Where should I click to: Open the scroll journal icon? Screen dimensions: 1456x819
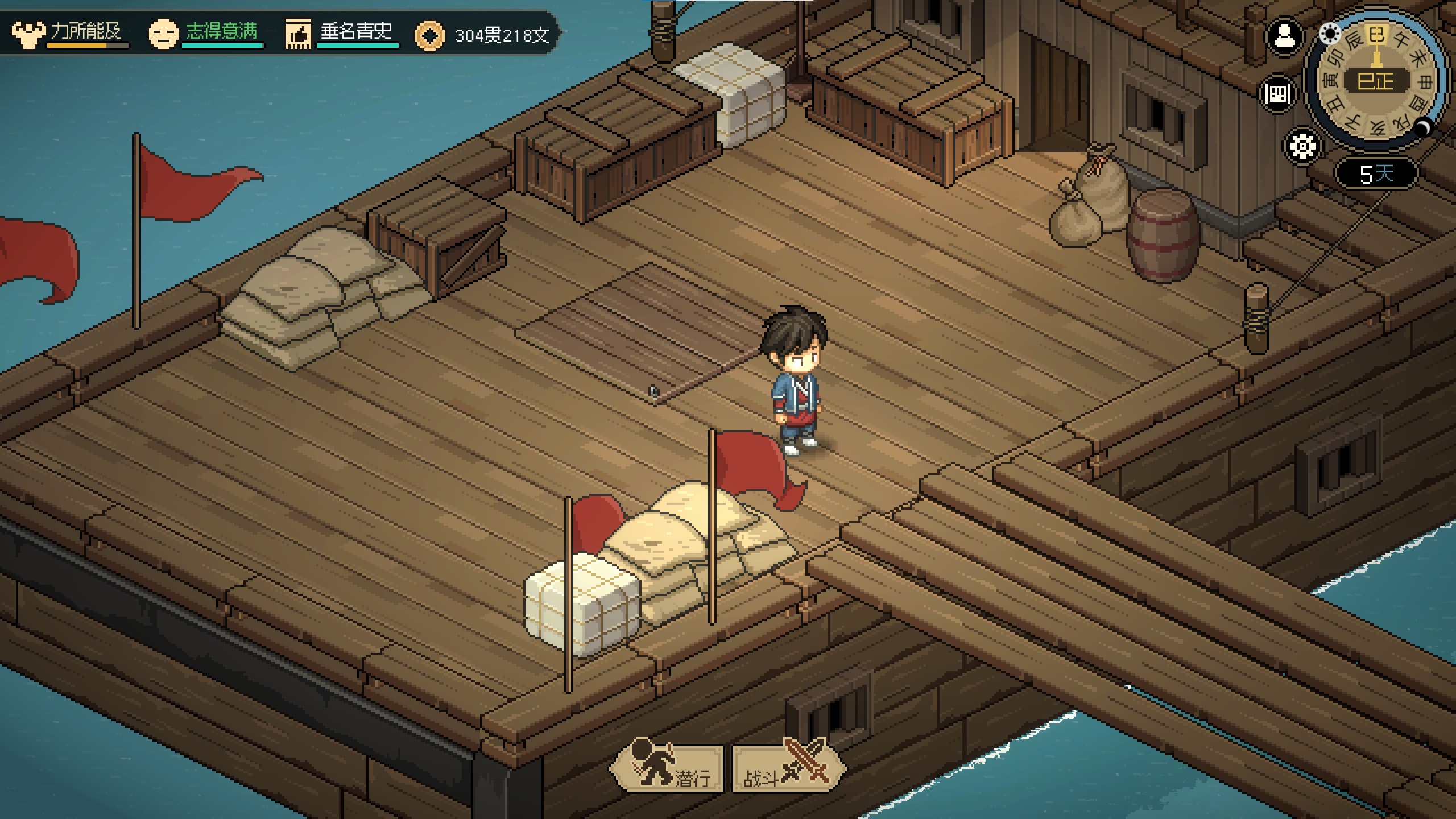(1278, 94)
